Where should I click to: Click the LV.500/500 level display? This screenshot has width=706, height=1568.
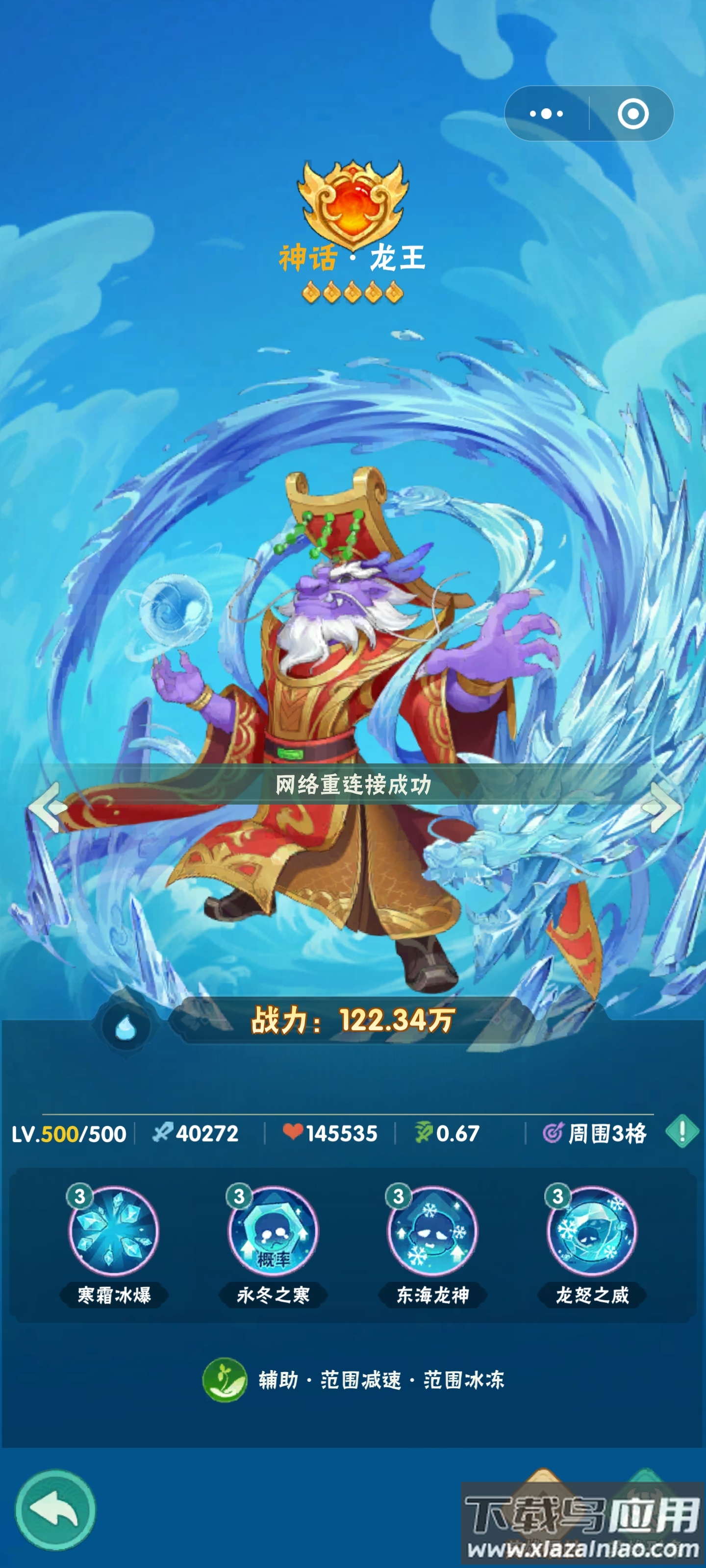click(x=69, y=1133)
